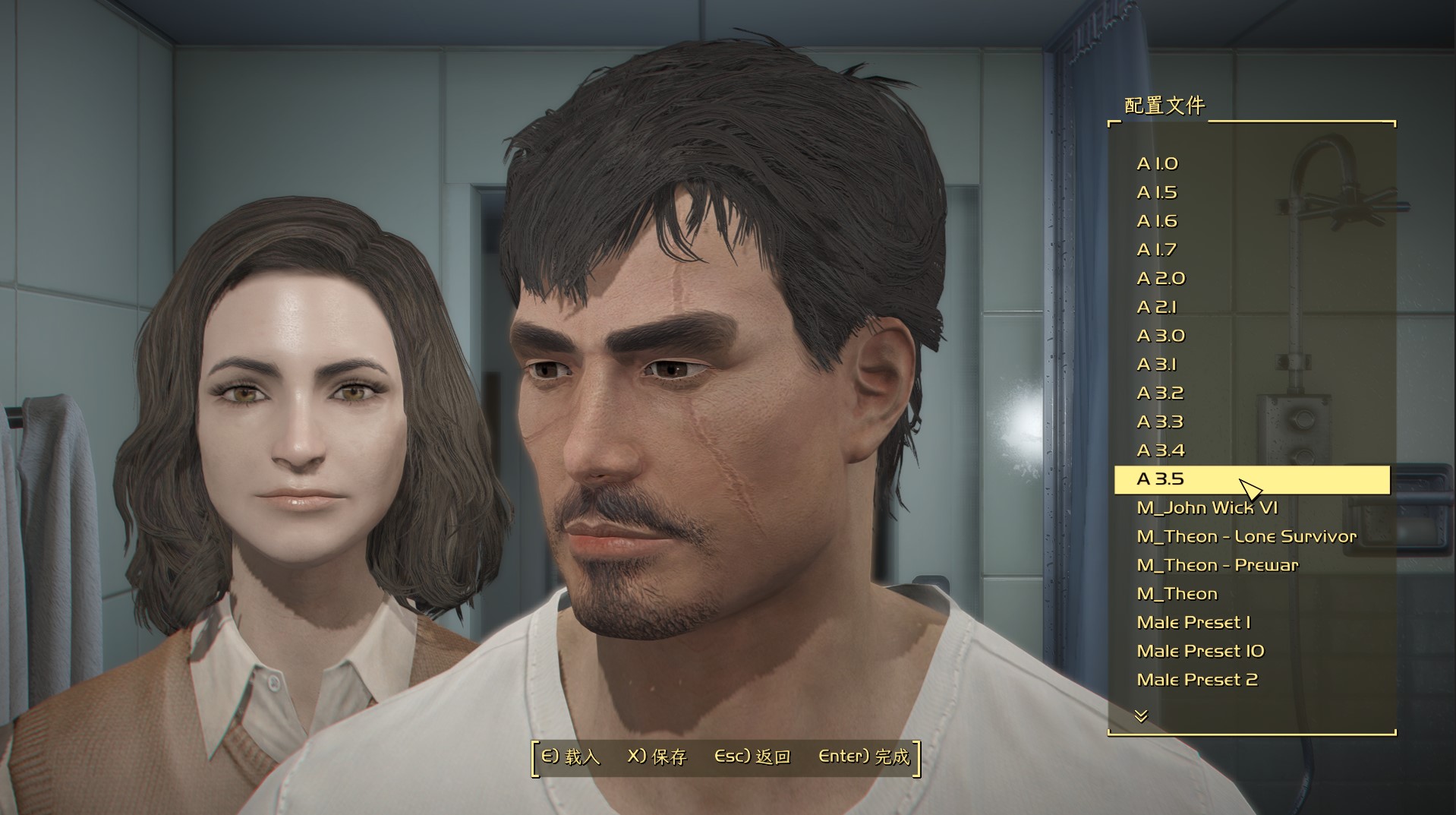Pick the A 1.6 preset entry

[1157, 222]
